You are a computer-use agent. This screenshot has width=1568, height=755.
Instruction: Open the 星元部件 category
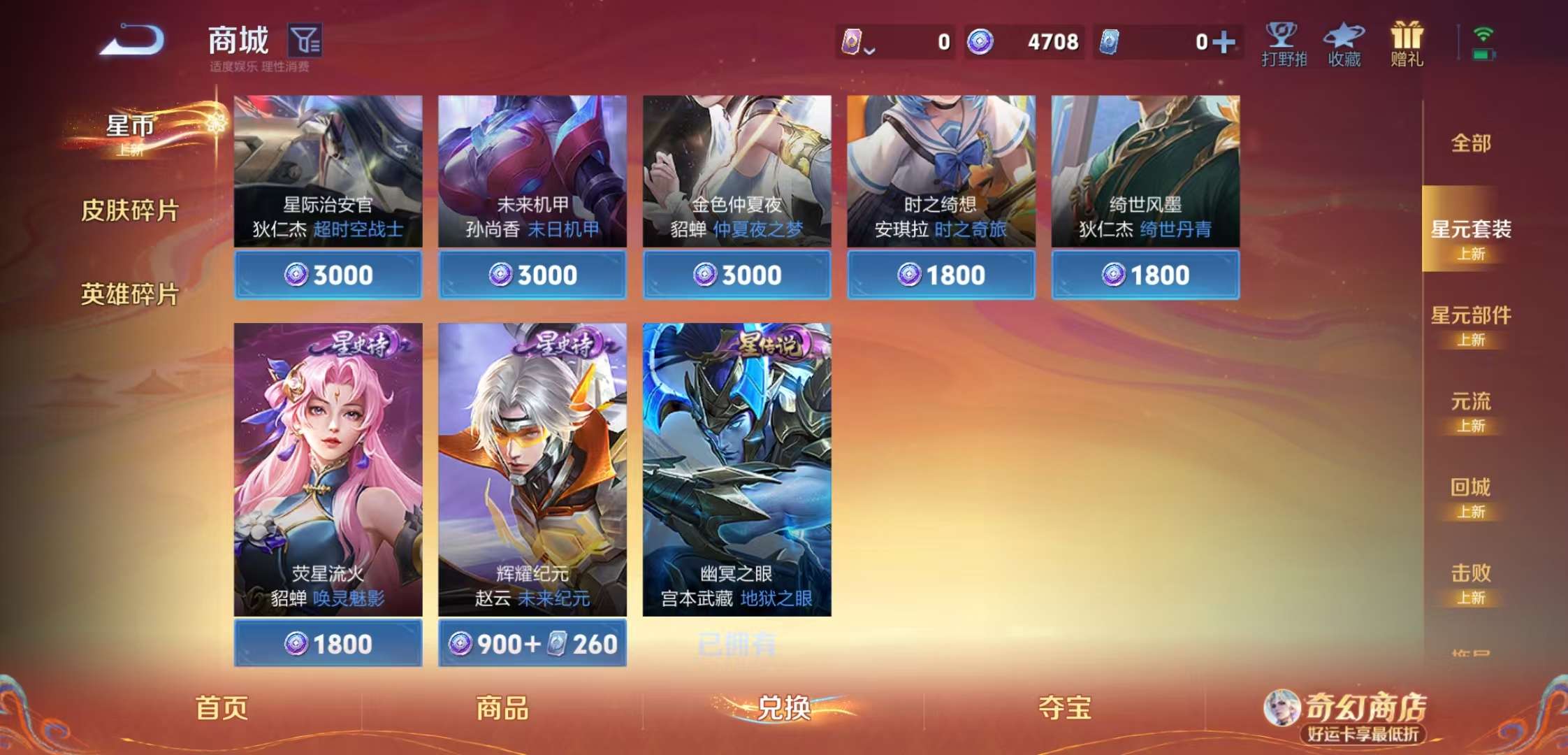click(x=1471, y=316)
